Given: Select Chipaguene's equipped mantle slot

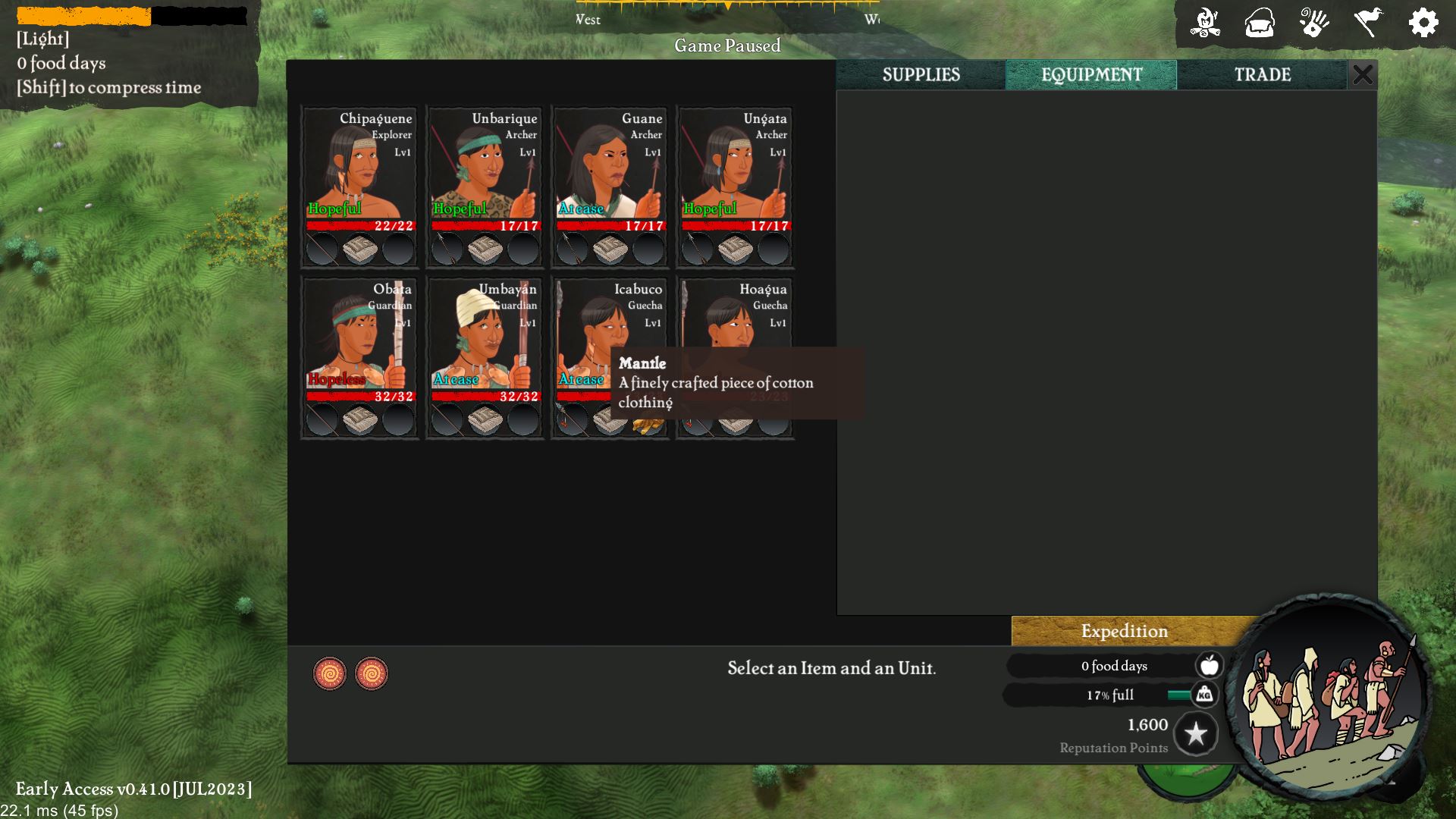Looking at the screenshot, I should point(360,249).
